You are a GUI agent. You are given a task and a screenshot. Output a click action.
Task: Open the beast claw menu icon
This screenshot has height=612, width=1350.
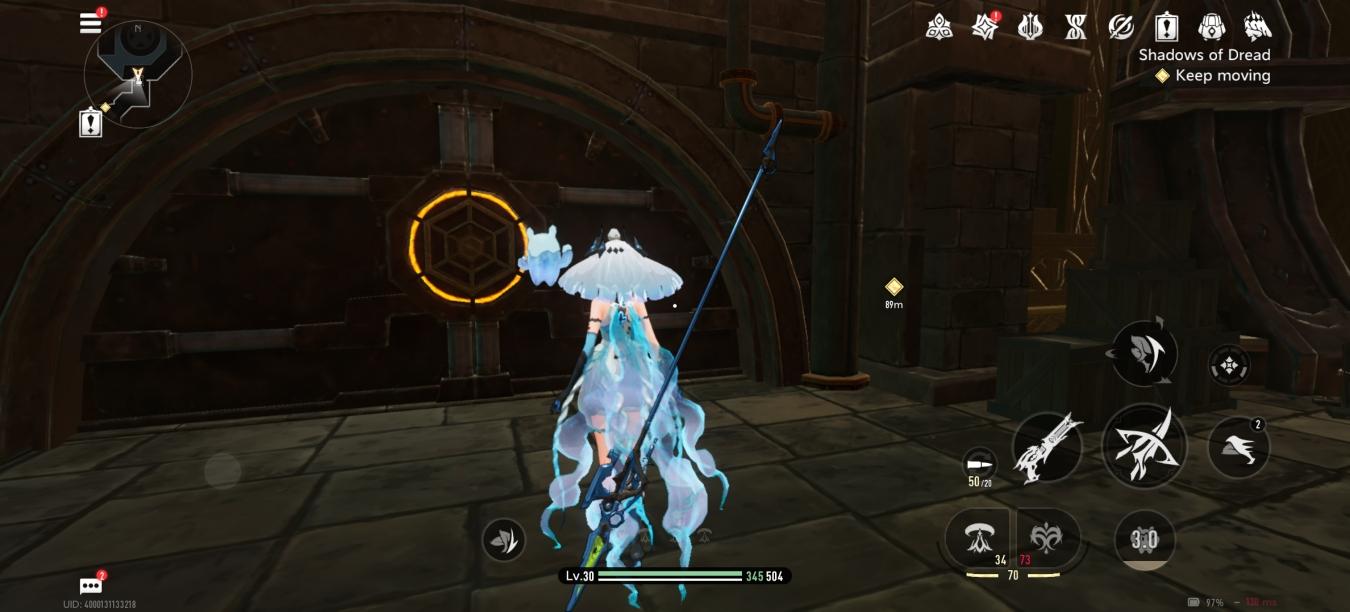(x=1257, y=27)
